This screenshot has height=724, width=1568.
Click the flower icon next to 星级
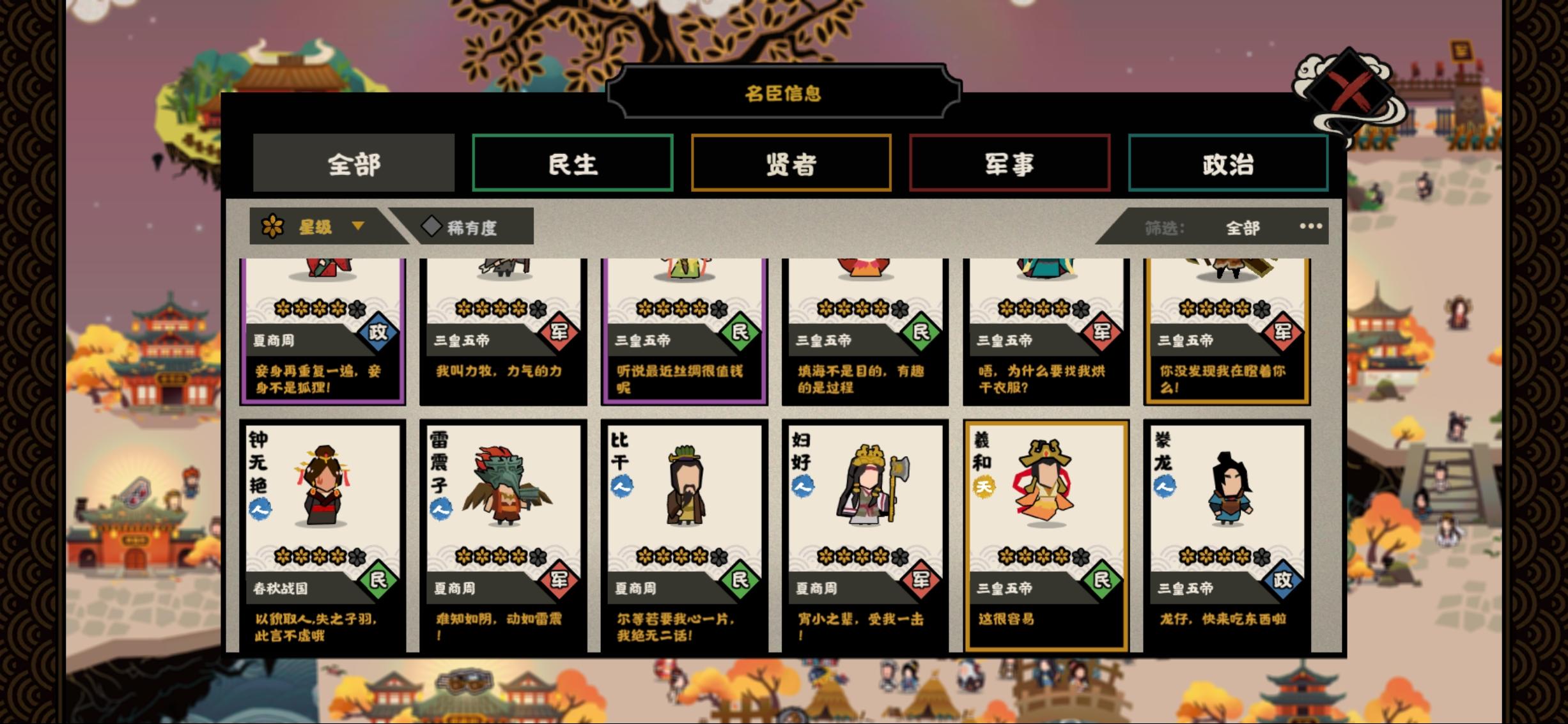point(272,226)
